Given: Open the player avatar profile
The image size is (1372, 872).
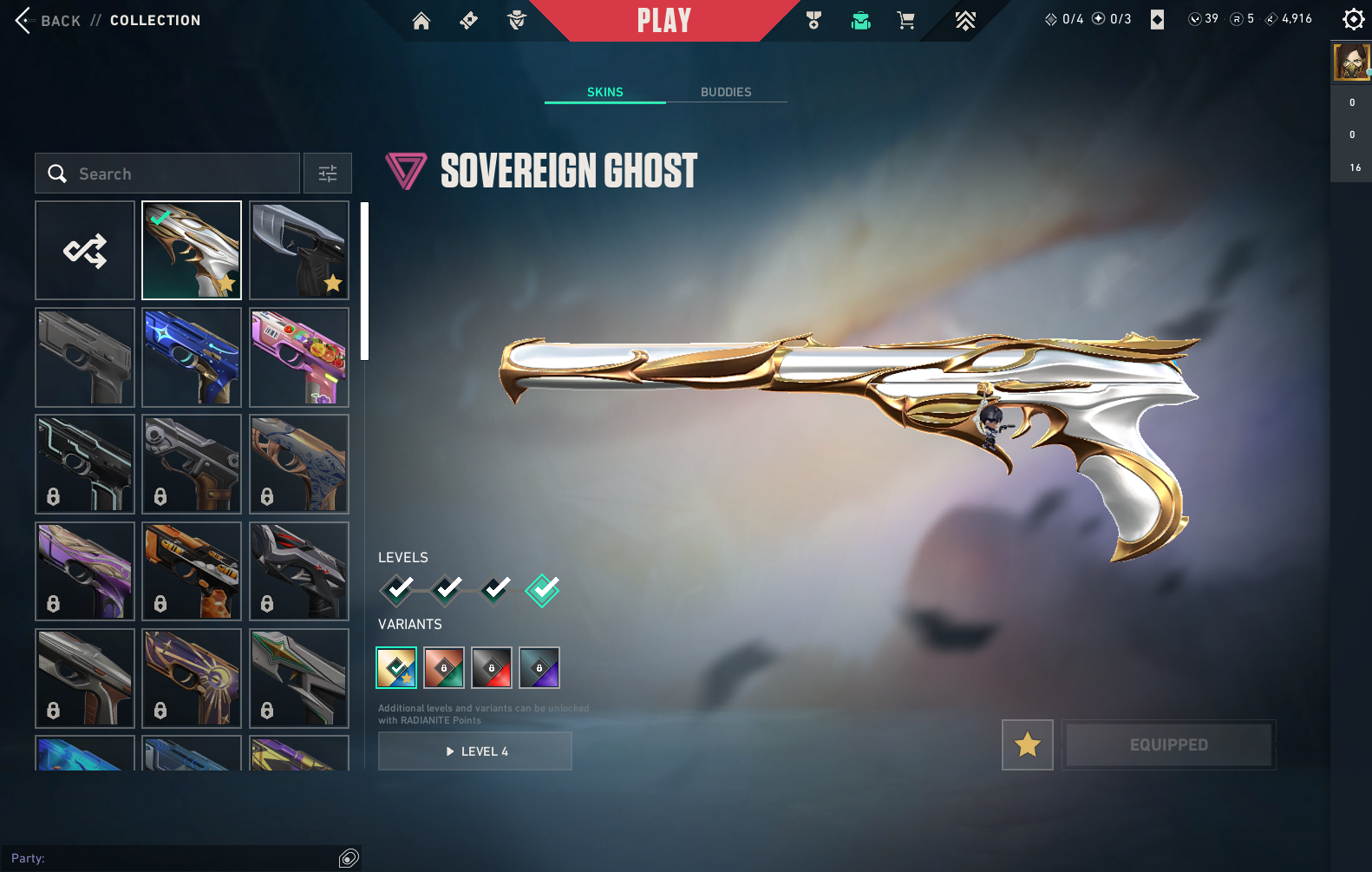Looking at the screenshot, I should pyautogui.click(x=1350, y=62).
